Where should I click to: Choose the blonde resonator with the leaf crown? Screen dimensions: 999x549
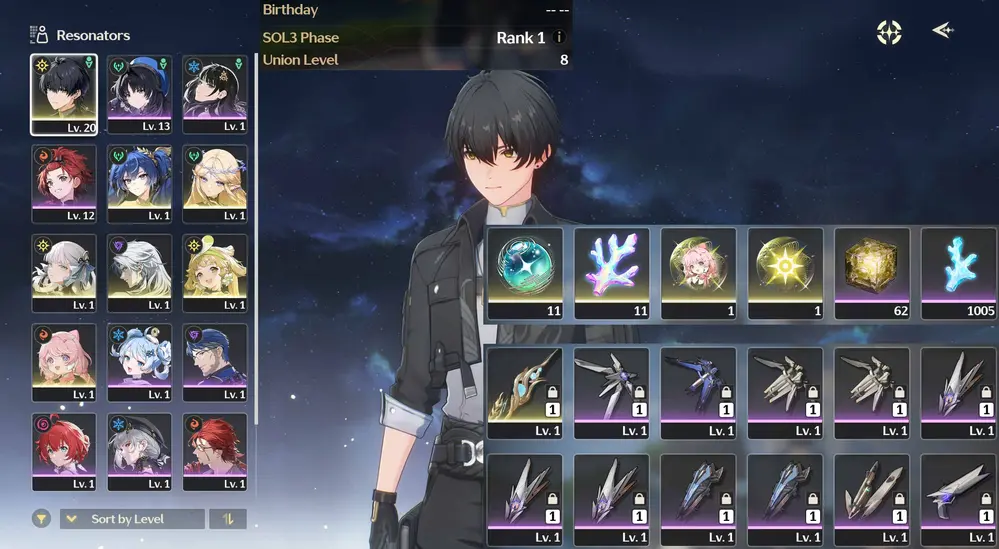(215, 183)
